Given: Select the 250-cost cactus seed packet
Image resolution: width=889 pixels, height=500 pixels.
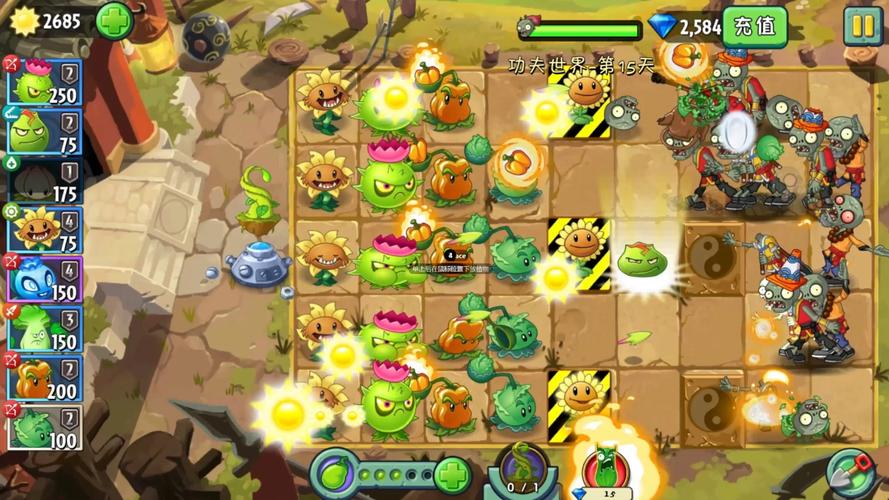Looking at the screenshot, I should coord(44,81).
